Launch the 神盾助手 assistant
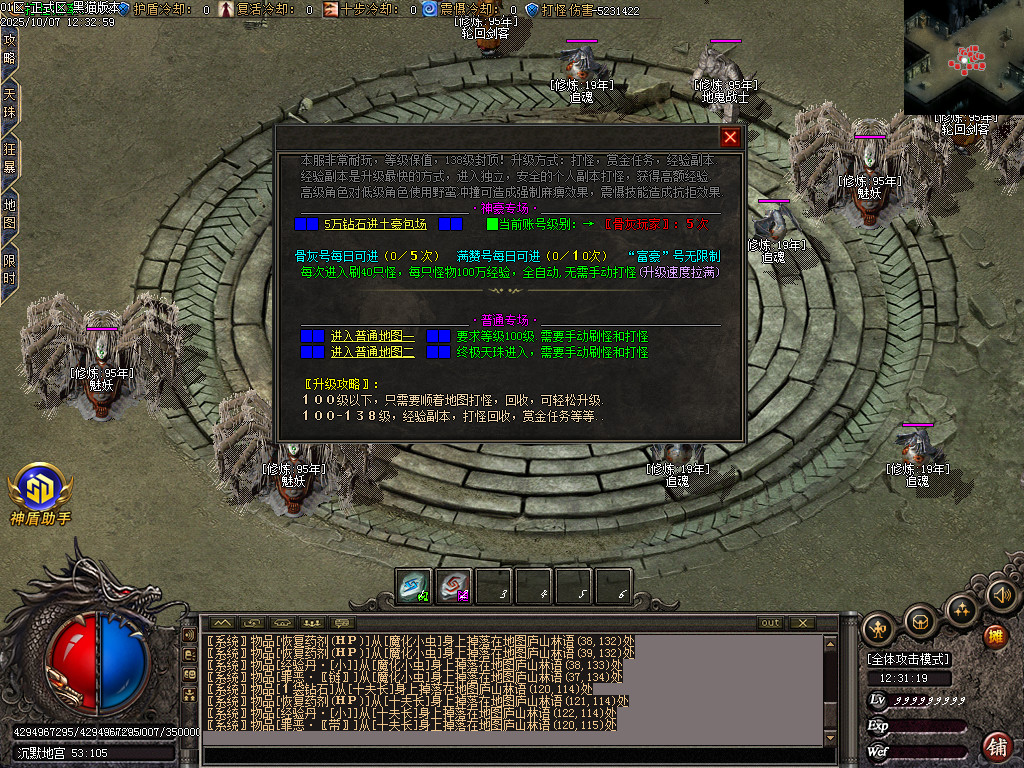Image resolution: width=1024 pixels, height=768 pixels. pos(40,490)
